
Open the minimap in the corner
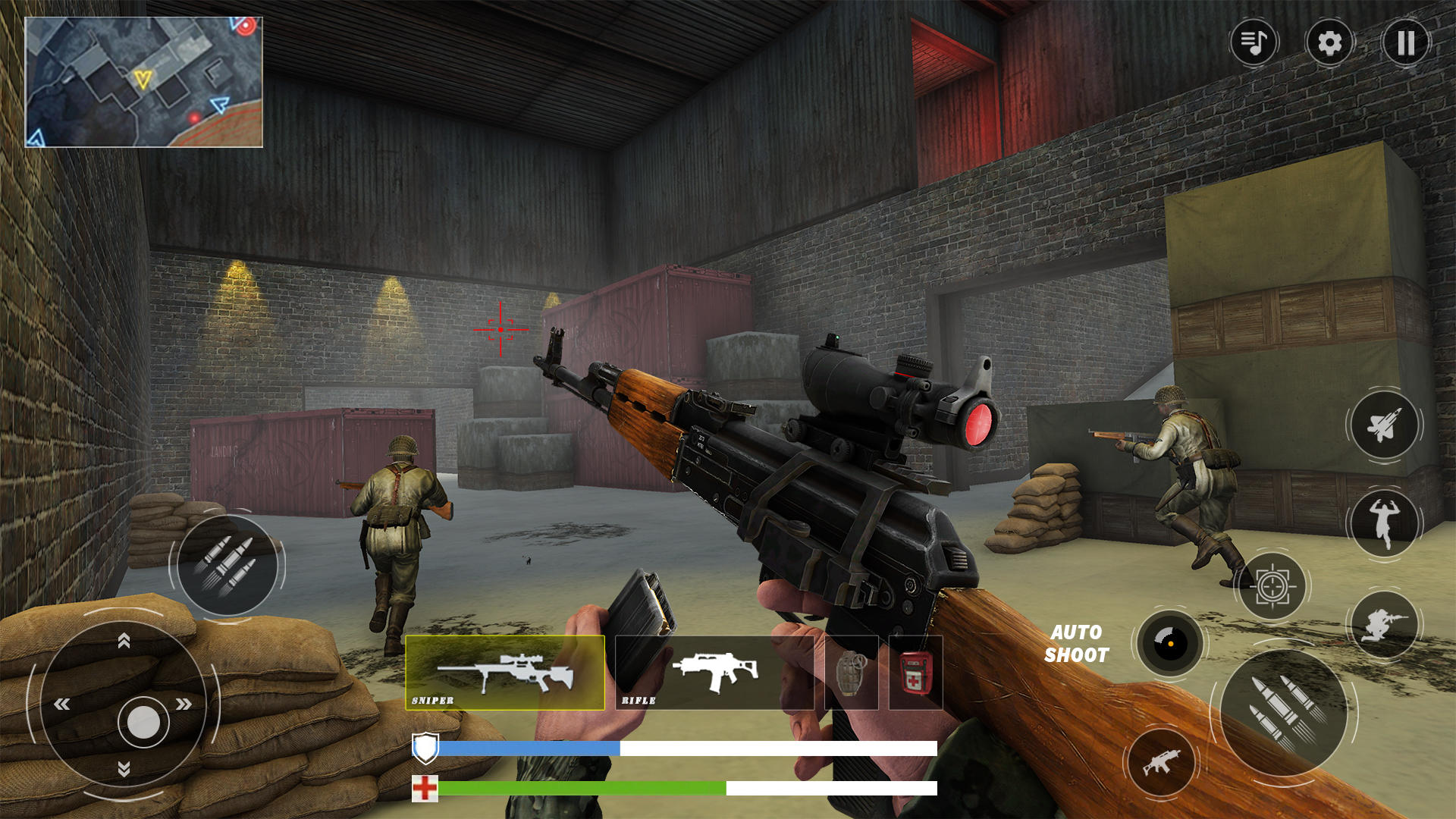pos(148,80)
